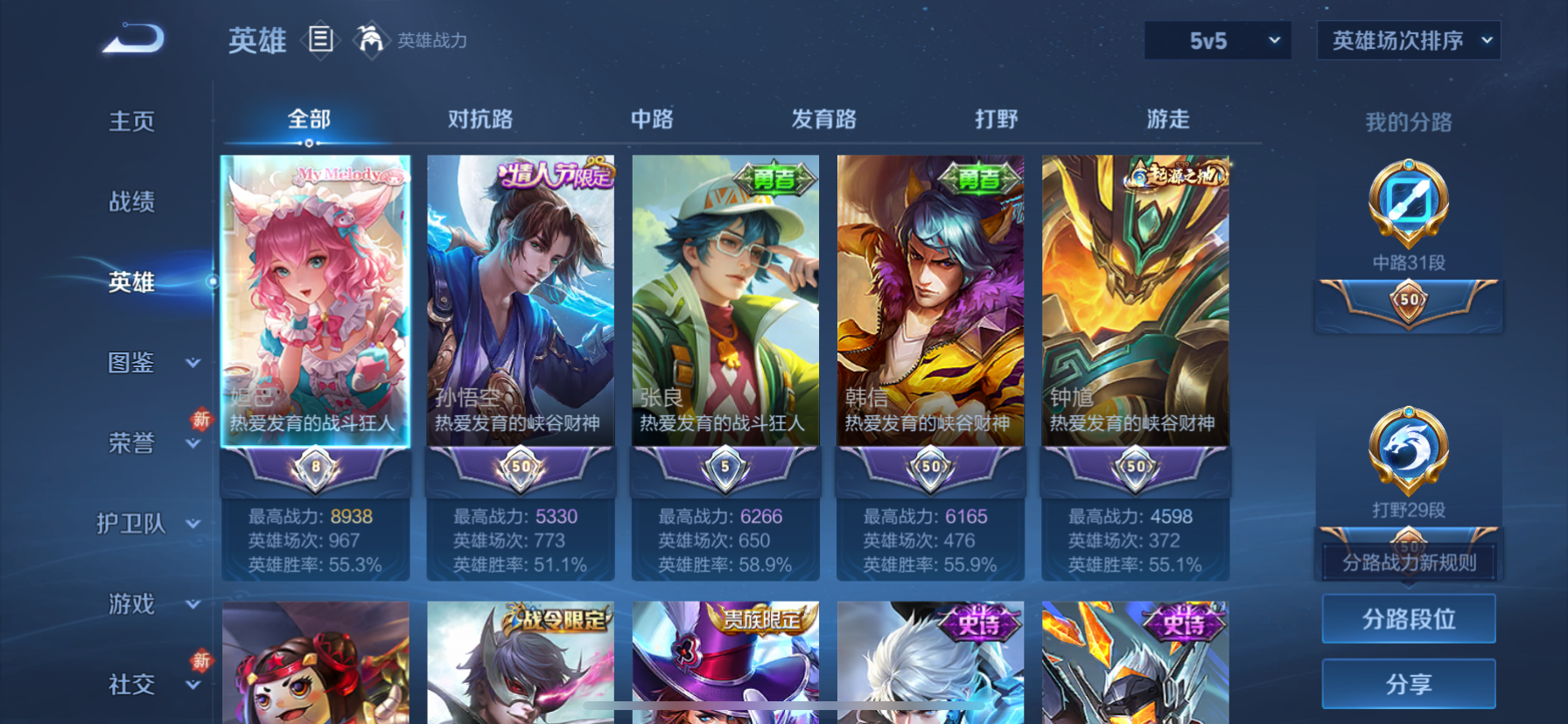Click the 英雄战力 helmet icon
Viewport: 1568px width, 724px height.
tap(371, 40)
